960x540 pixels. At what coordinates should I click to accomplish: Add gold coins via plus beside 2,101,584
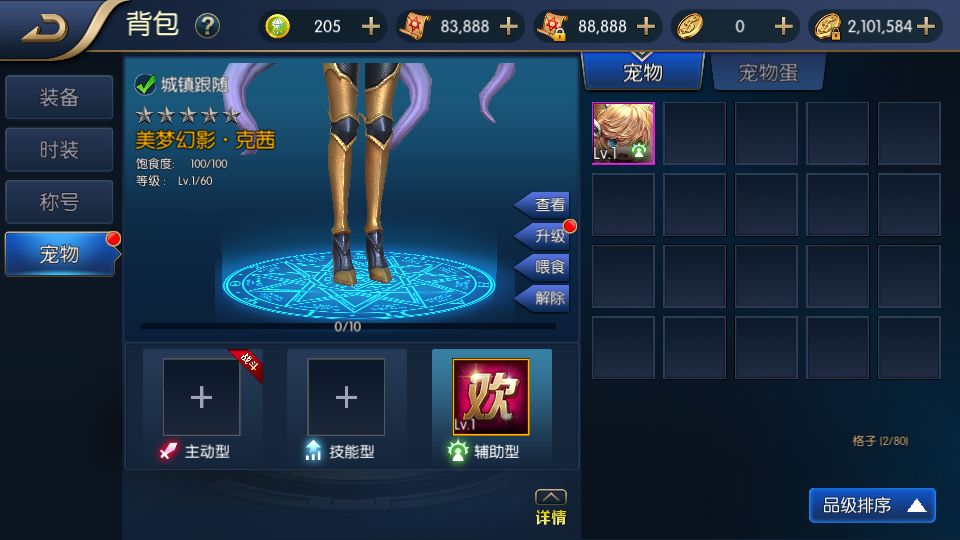click(x=926, y=26)
